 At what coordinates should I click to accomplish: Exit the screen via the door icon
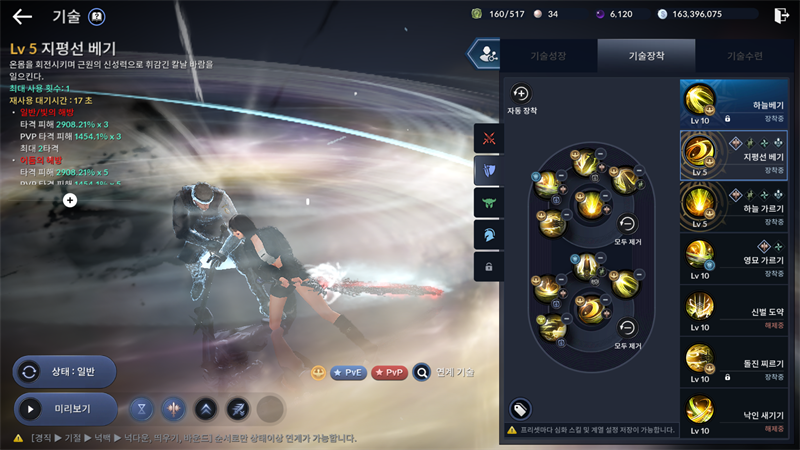coord(781,15)
